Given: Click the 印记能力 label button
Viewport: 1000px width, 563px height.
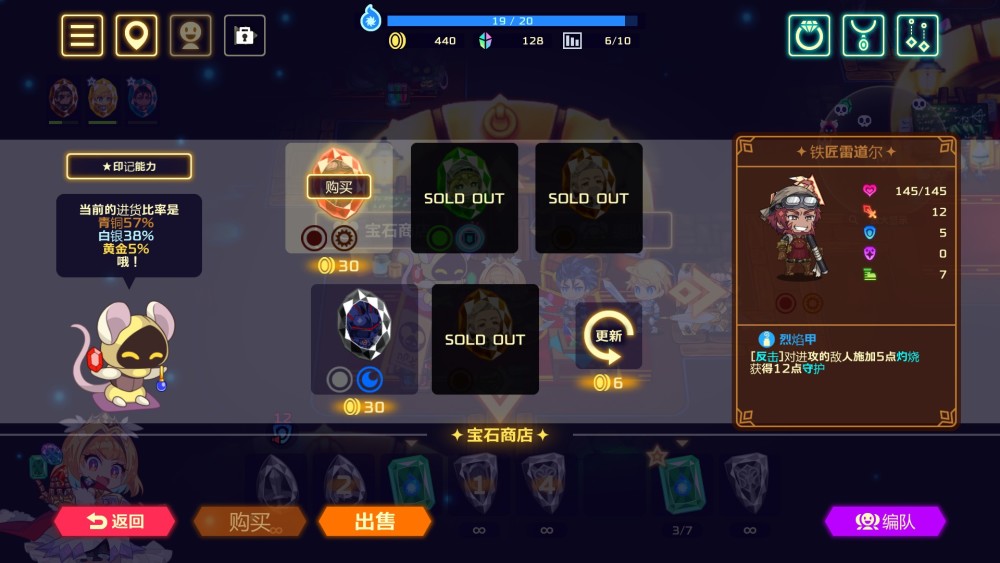Looking at the screenshot, I should point(129,166).
